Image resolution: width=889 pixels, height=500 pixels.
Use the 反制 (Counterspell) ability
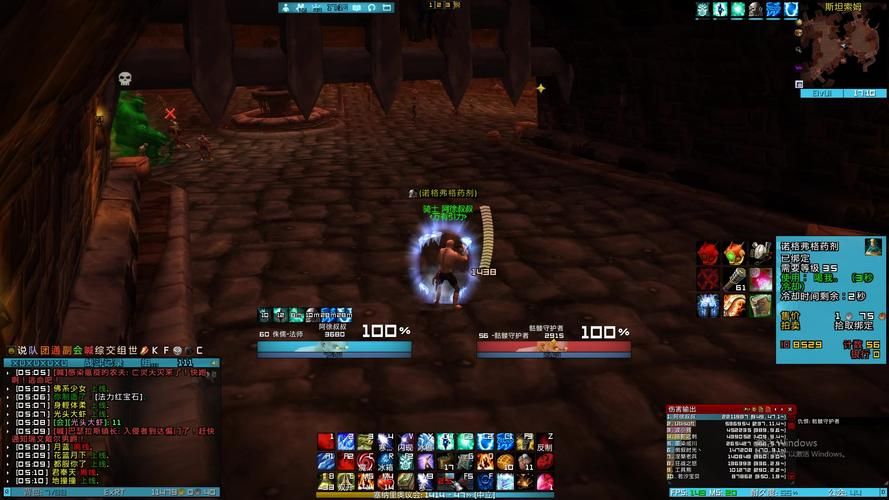tap(545, 442)
